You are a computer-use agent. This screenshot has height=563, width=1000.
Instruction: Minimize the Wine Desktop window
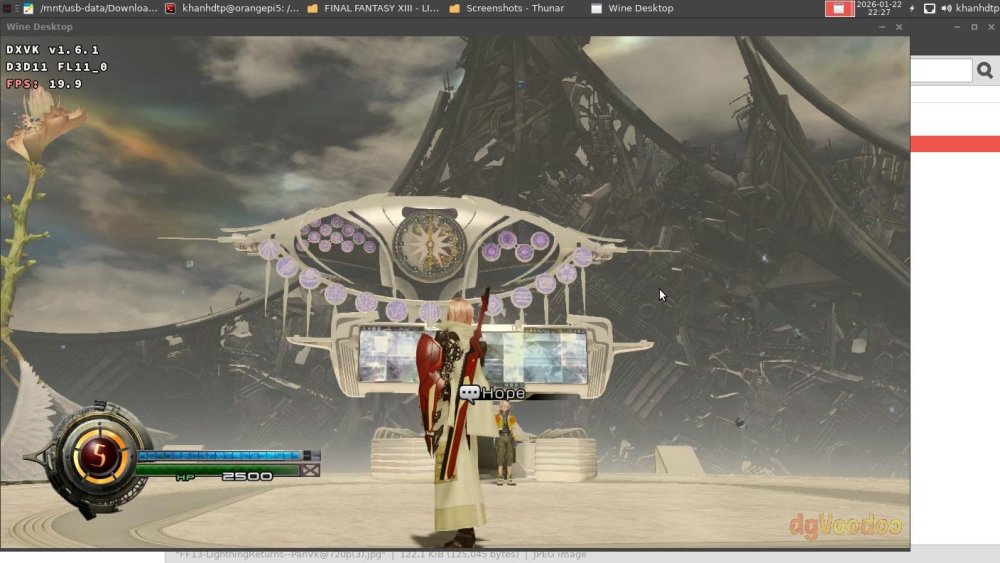tap(882, 27)
